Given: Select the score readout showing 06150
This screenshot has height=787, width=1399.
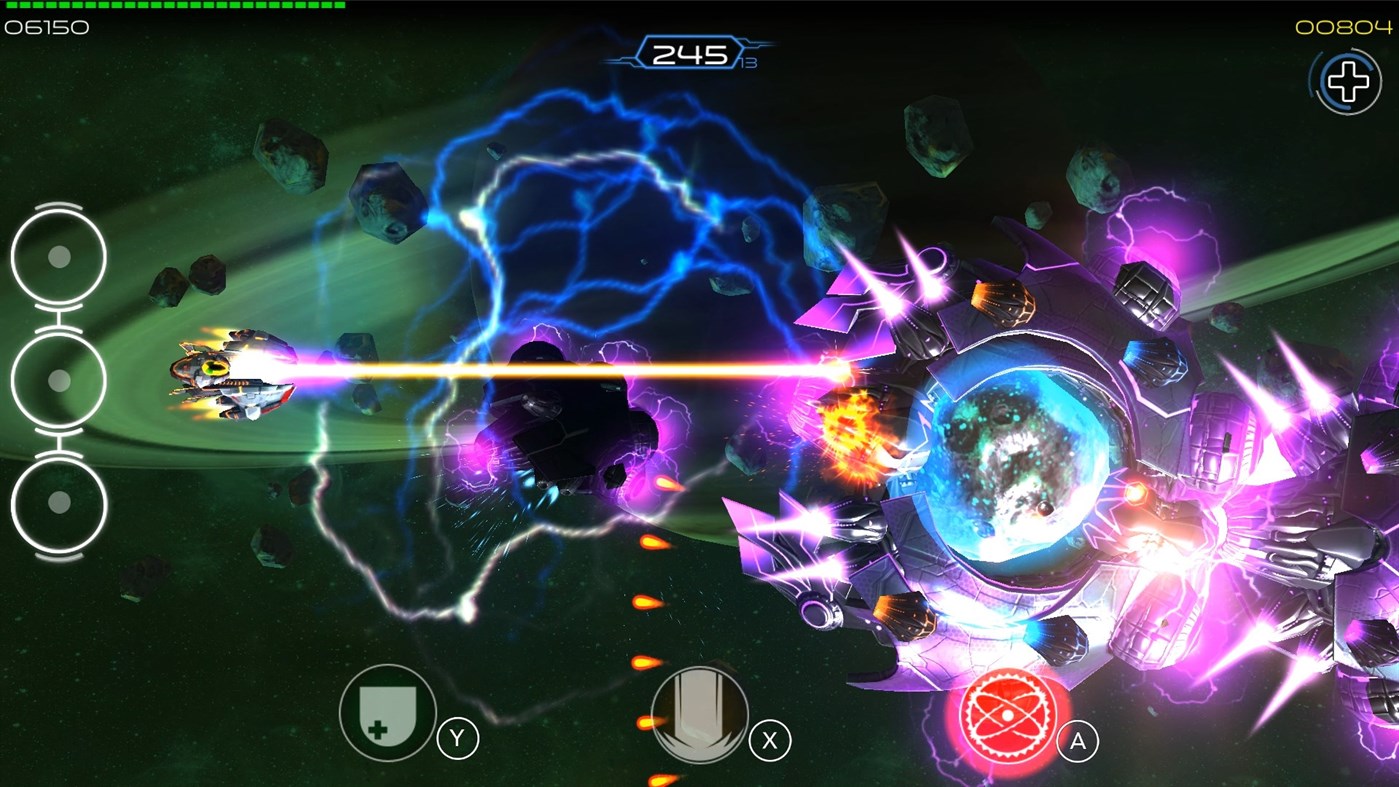Looking at the screenshot, I should pyautogui.click(x=45, y=27).
